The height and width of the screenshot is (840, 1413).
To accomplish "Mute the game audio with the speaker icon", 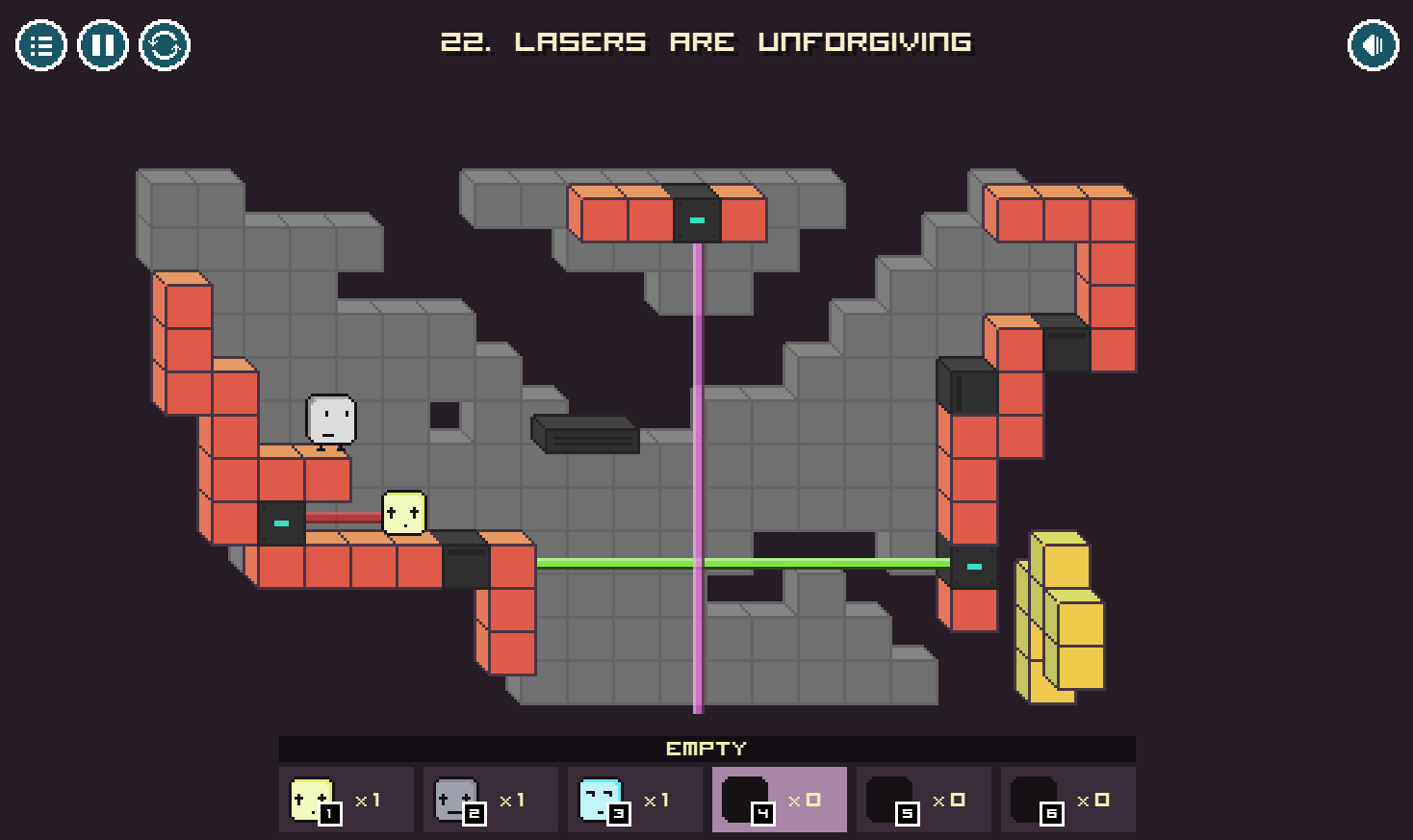I will tap(1373, 43).
